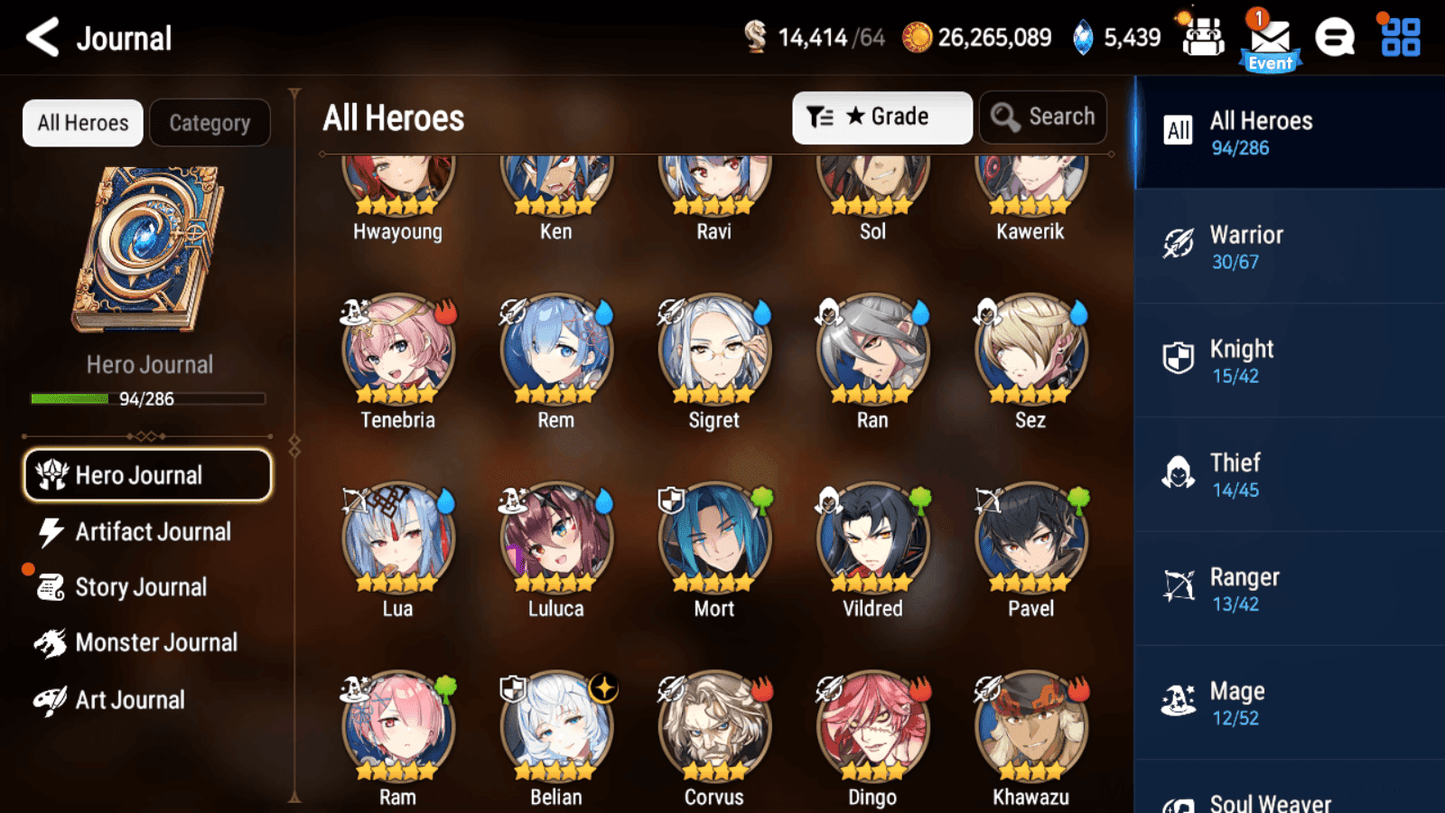1445x813 pixels.
Task: Open the Grade filter dropdown
Action: pyautogui.click(x=882, y=117)
